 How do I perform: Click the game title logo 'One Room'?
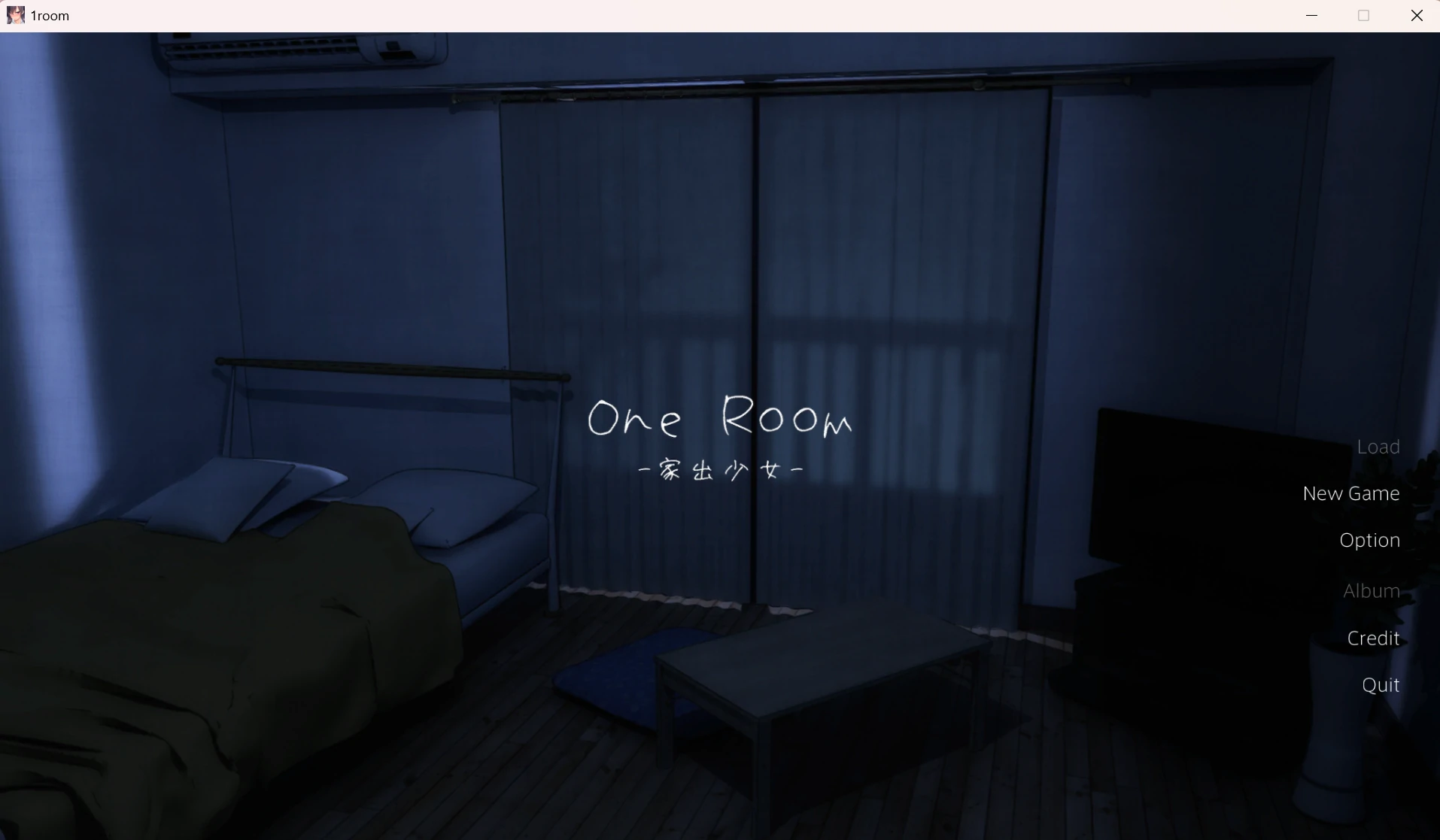coord(719,419)
